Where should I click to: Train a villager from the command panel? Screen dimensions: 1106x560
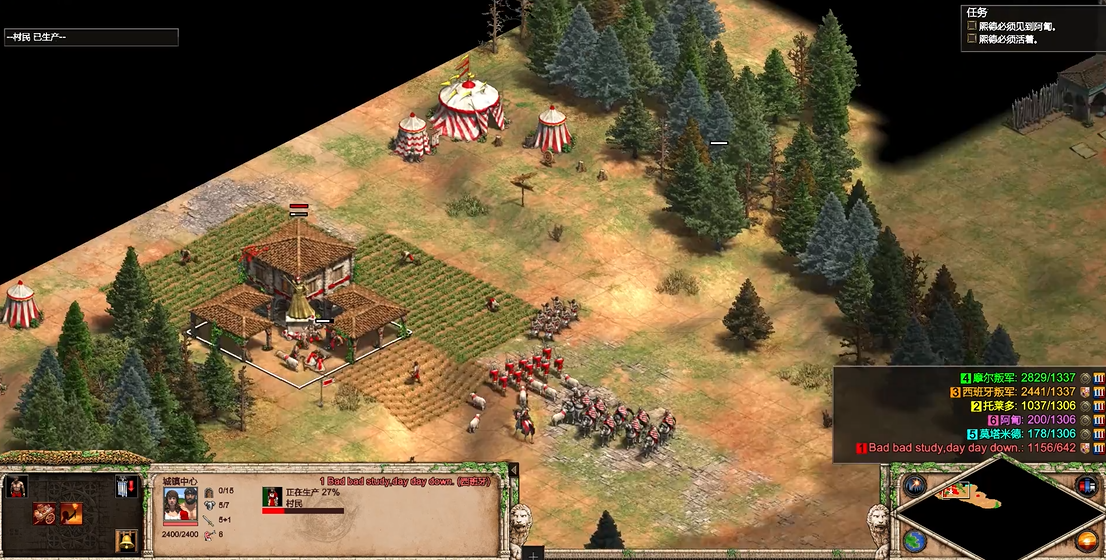(17, 488)
